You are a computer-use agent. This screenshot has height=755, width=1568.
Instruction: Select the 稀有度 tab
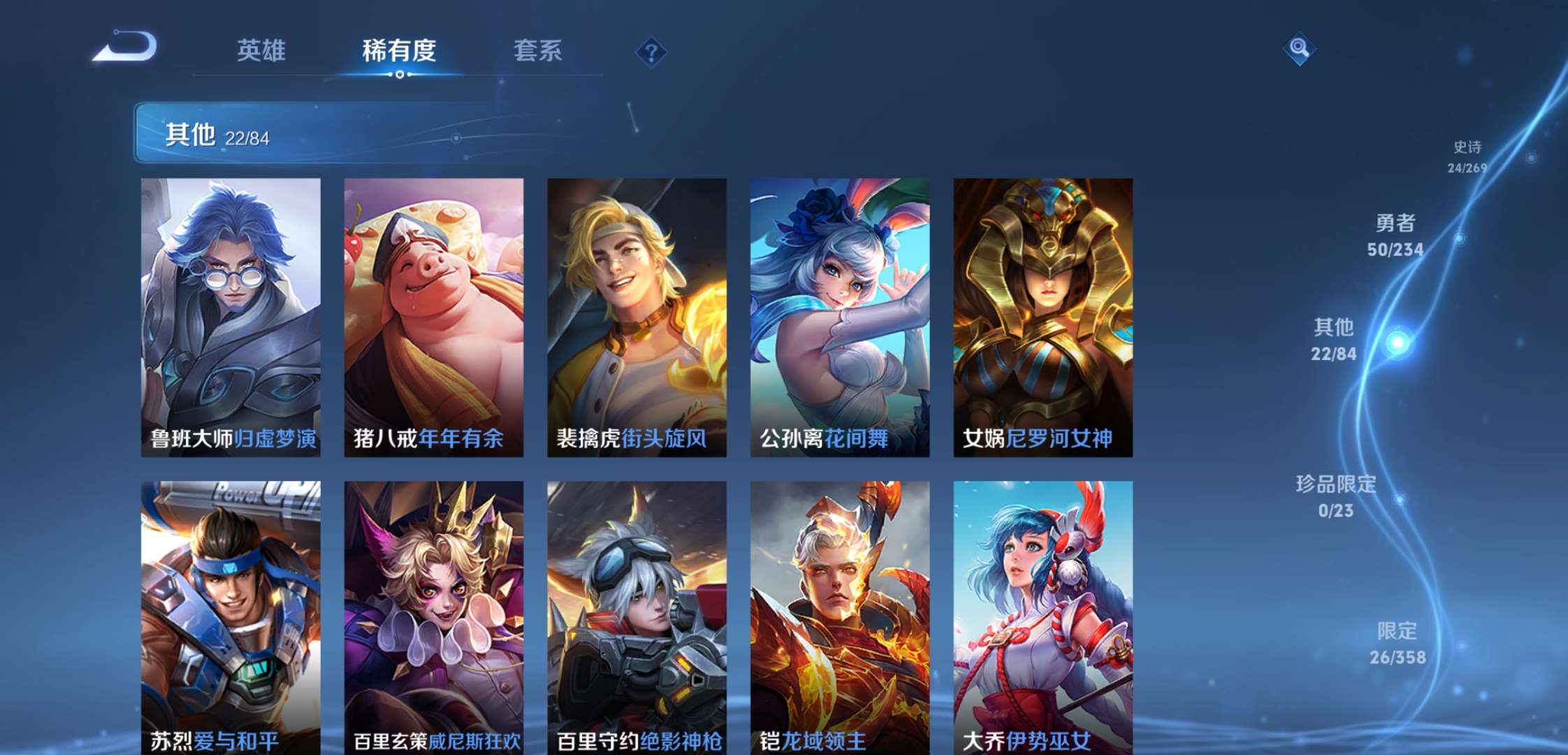click(x=398, y=50)
